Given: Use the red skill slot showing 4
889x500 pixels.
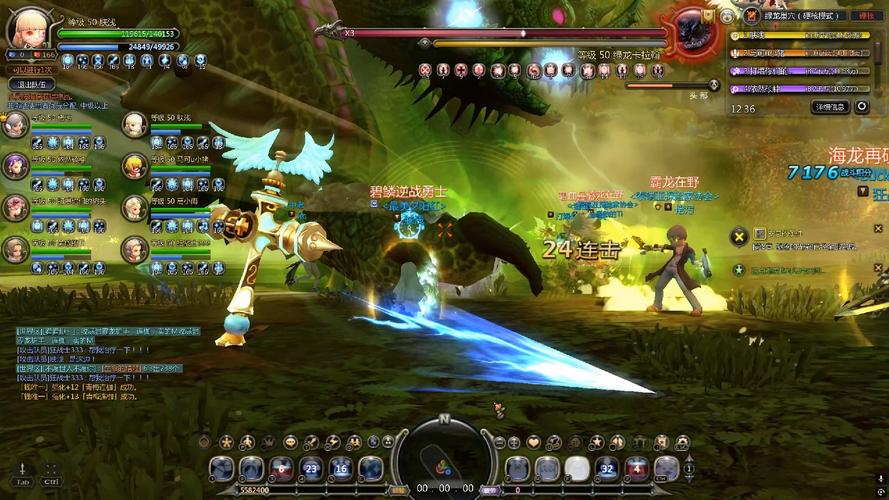Looking at the screenshot, I should [x=636, y=468].
